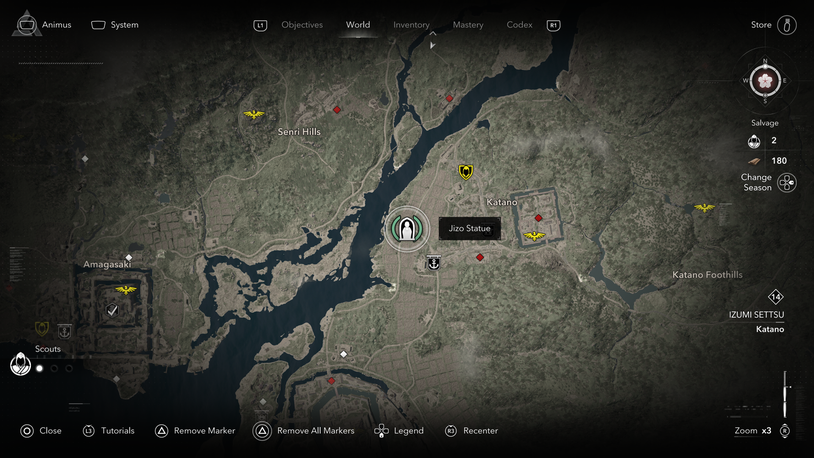Select the Jizo Statue map marker
Image resolution: width=814 pixels, height=458 pixels.
(x=407, y=229)
